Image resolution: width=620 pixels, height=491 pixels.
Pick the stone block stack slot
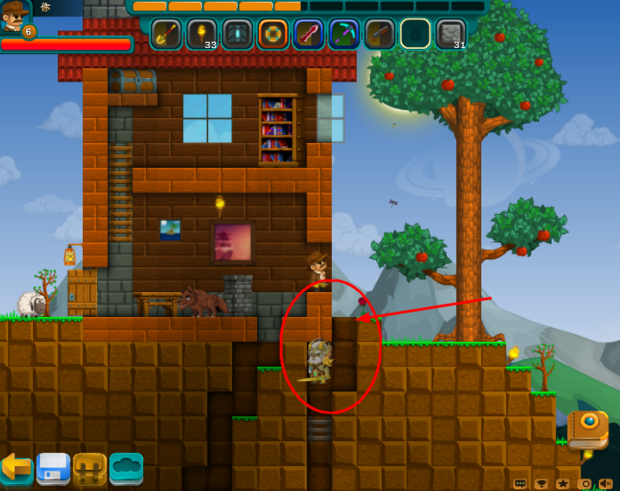451,34
